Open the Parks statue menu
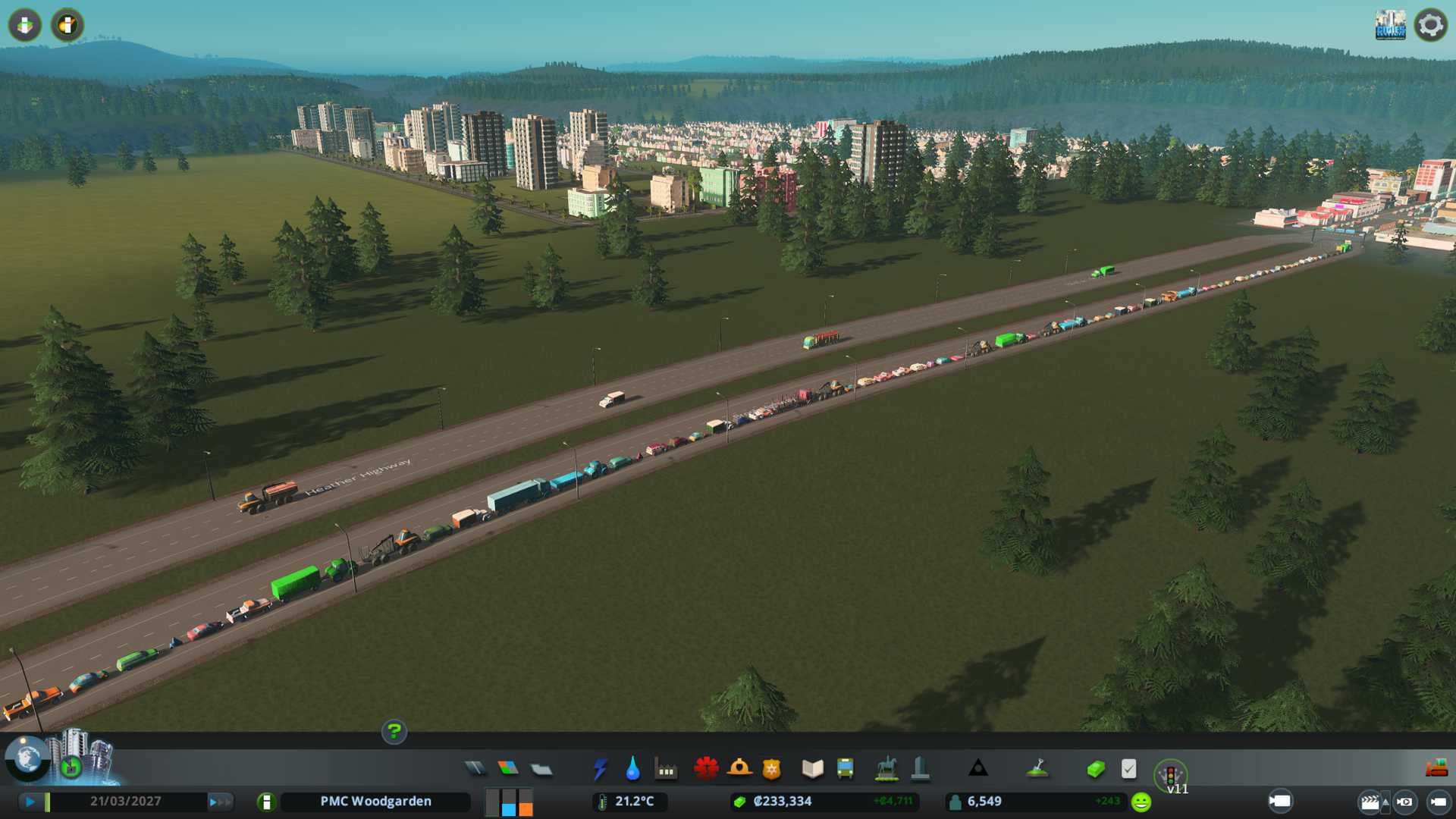Screen dimensions: 1456x819 [886, 769]
